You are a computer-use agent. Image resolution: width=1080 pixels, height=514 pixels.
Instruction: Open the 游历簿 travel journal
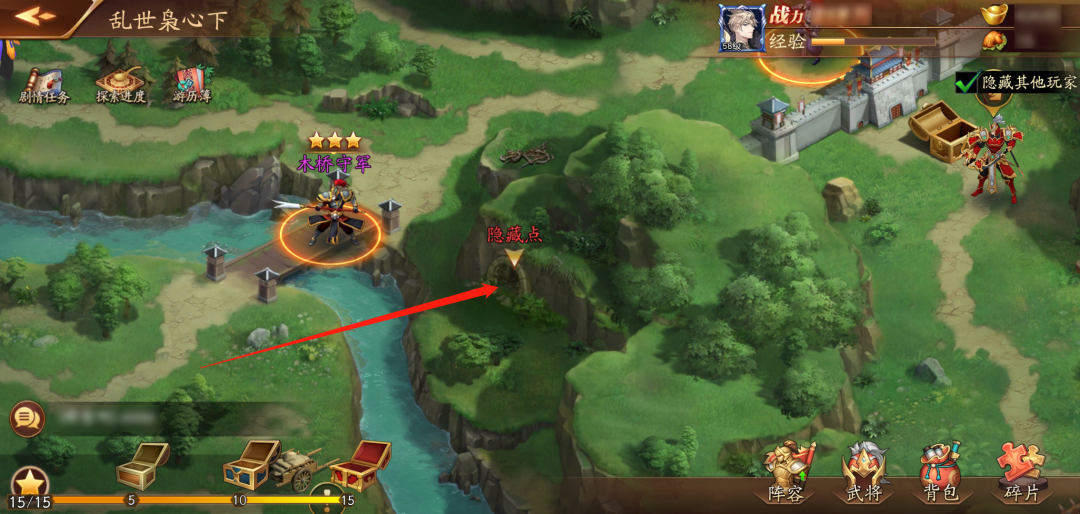tap(192, 84)
